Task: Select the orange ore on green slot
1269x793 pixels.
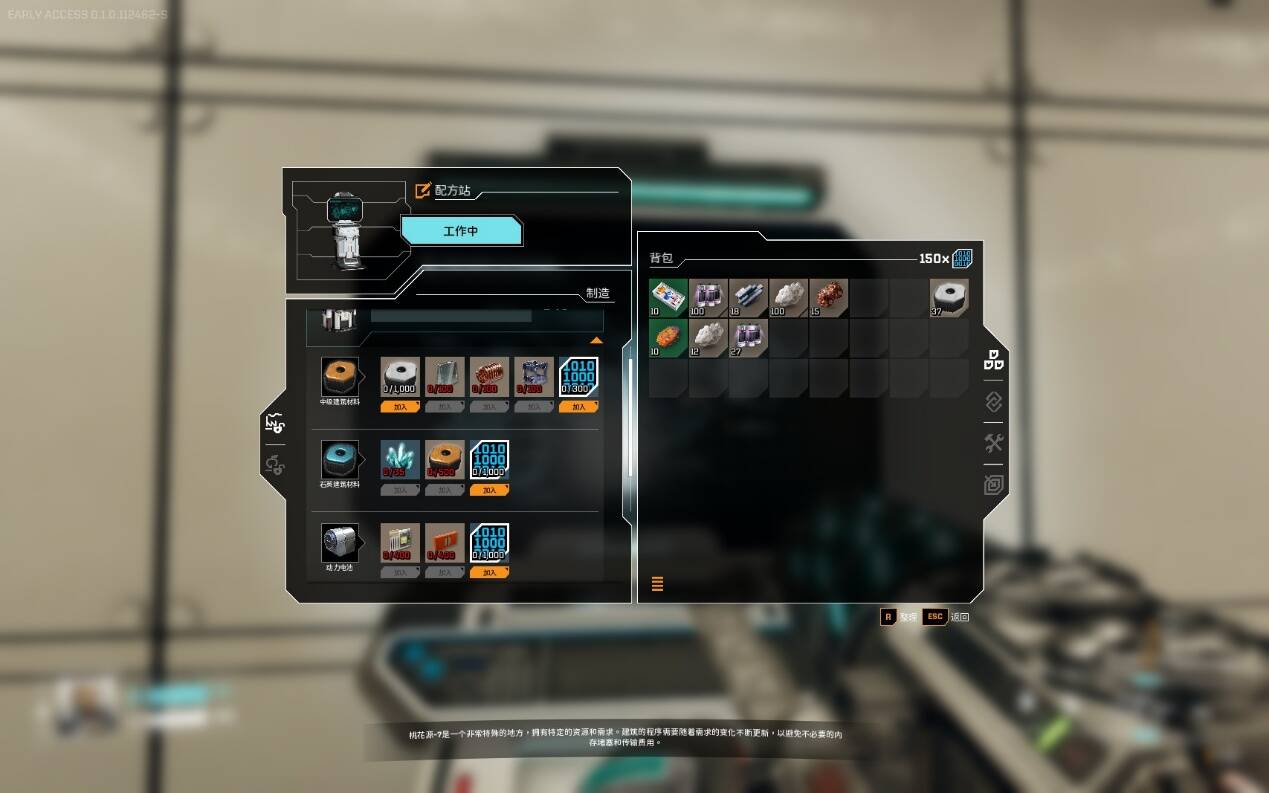Action: pyautogui.click(x=668, y=338)
